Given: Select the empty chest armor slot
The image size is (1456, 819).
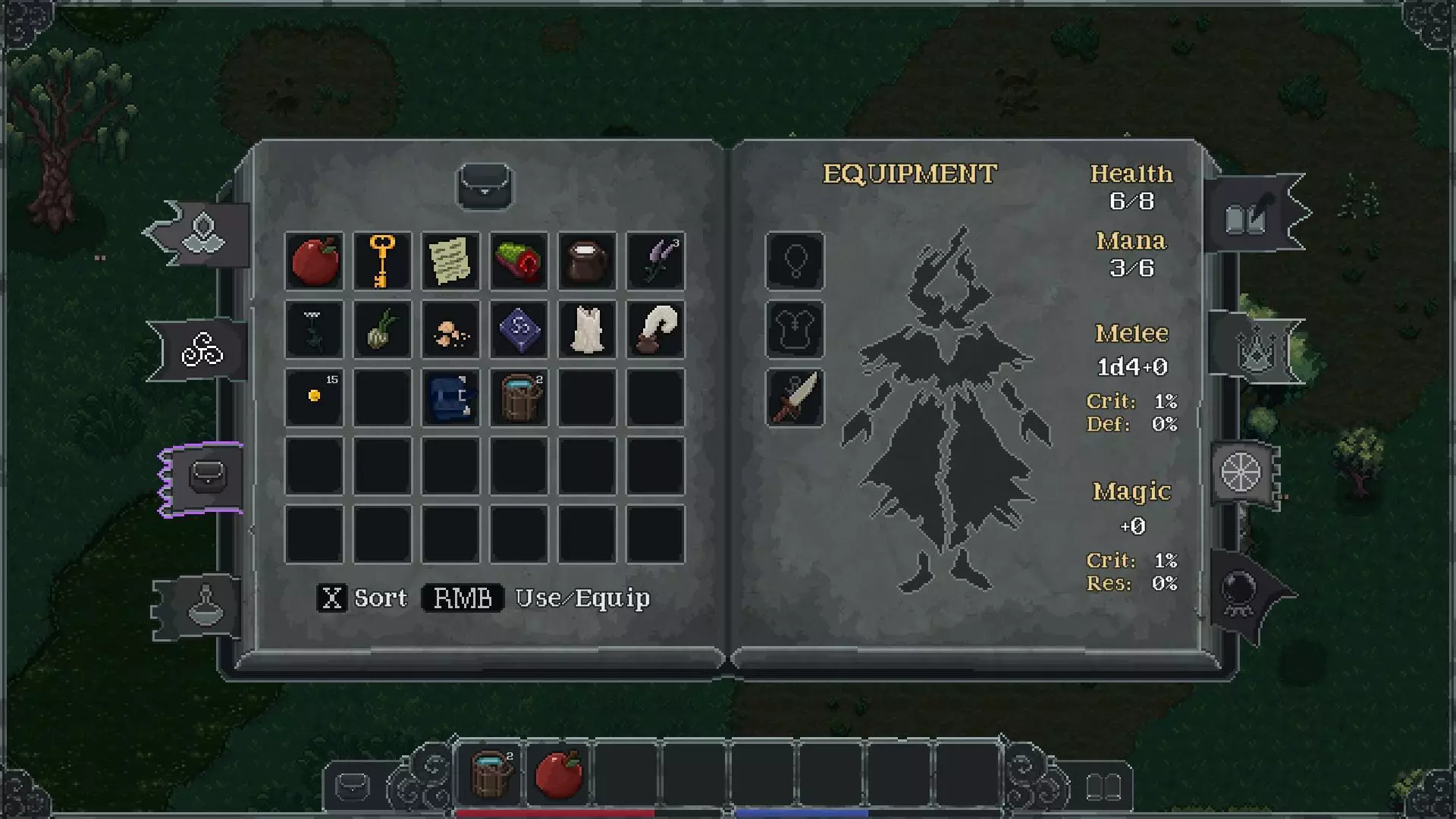Looking at the screenshot, I should coord(795,329).
